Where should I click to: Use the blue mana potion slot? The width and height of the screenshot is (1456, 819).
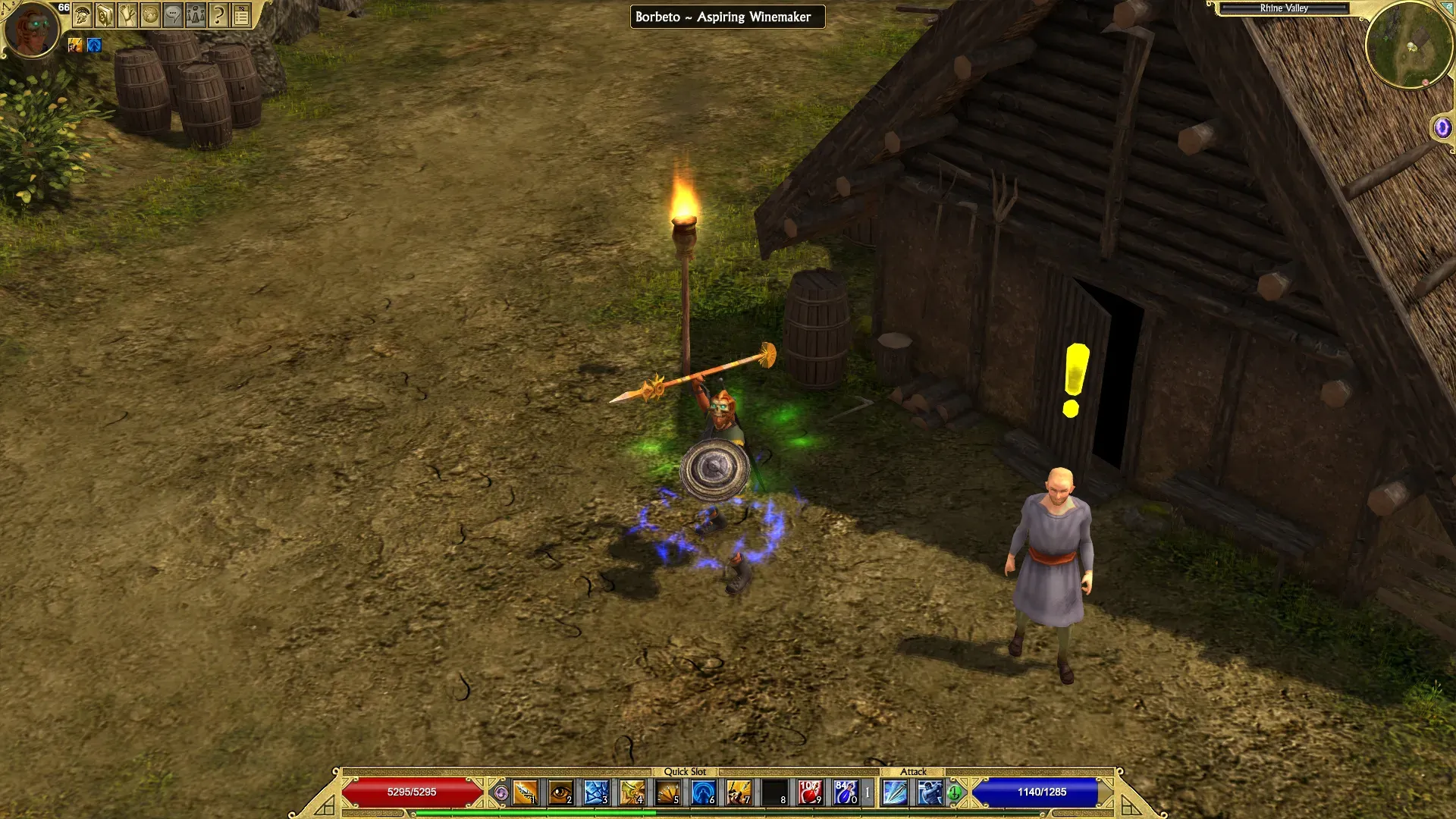(846, 792)
